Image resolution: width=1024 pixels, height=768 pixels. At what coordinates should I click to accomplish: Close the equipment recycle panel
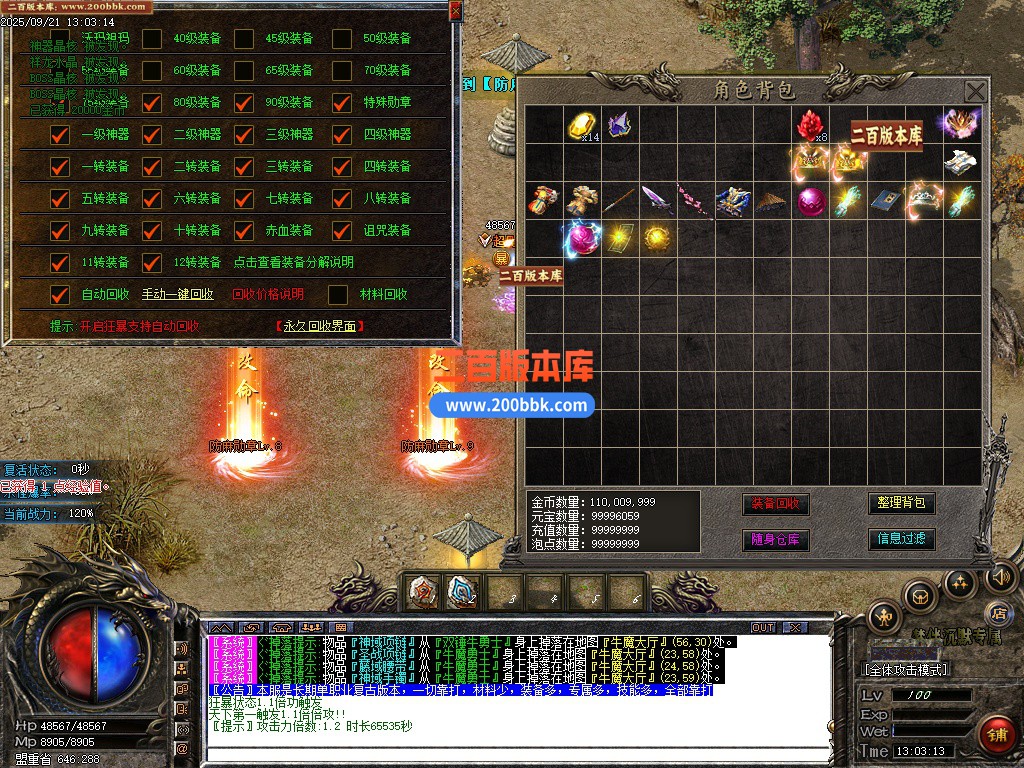(x=456, y=11)
